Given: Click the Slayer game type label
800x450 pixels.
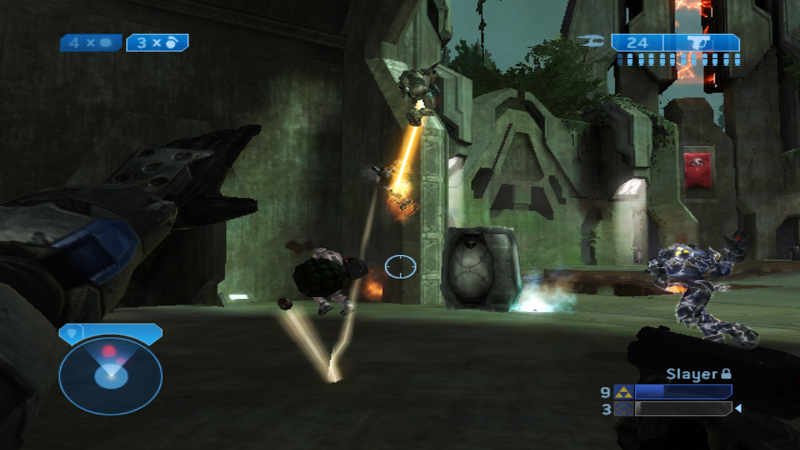Looking at the screenshot, I should click(x=692, y=373).
